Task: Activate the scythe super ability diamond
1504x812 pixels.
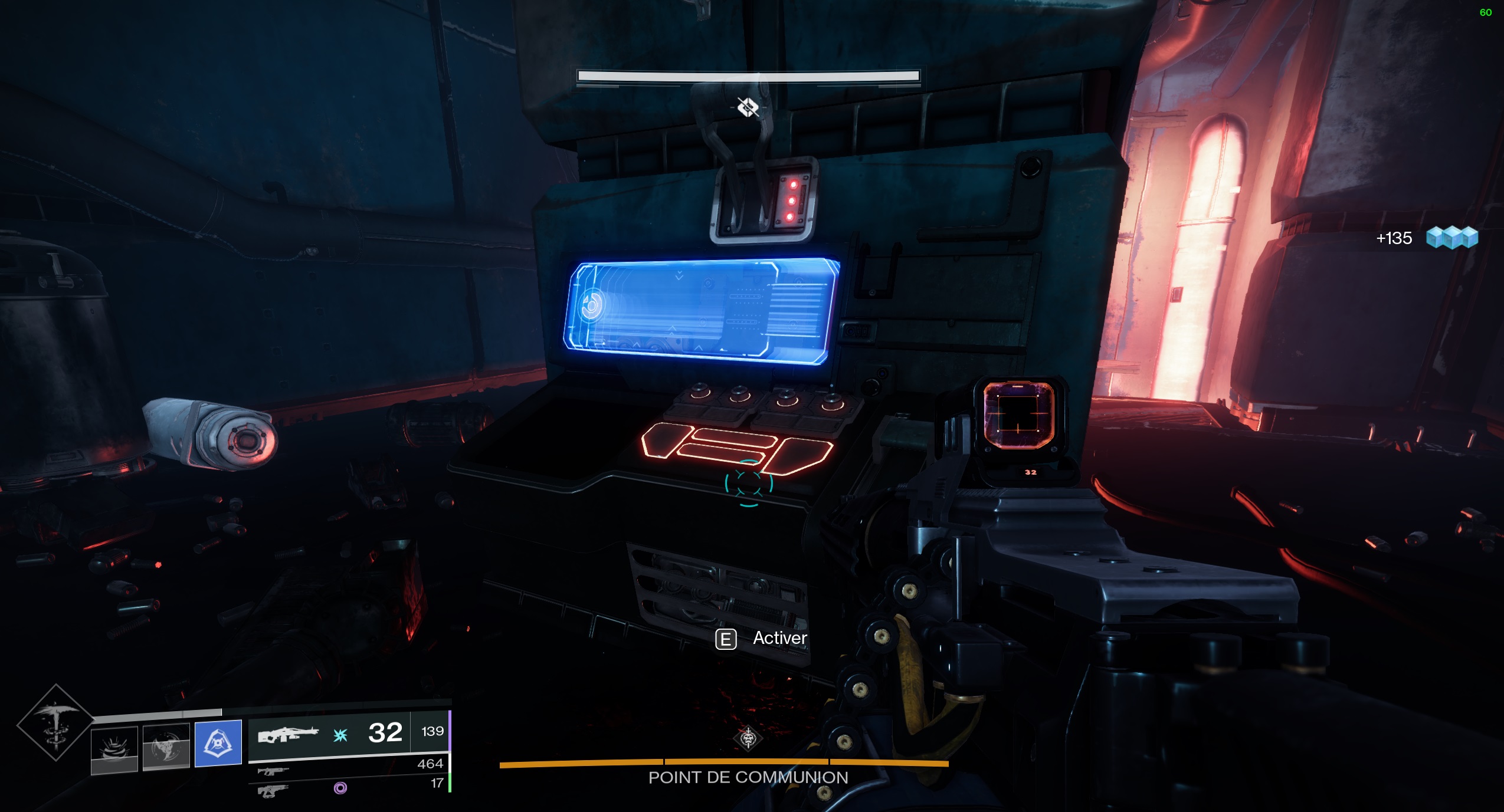Action: coord(55,722)
